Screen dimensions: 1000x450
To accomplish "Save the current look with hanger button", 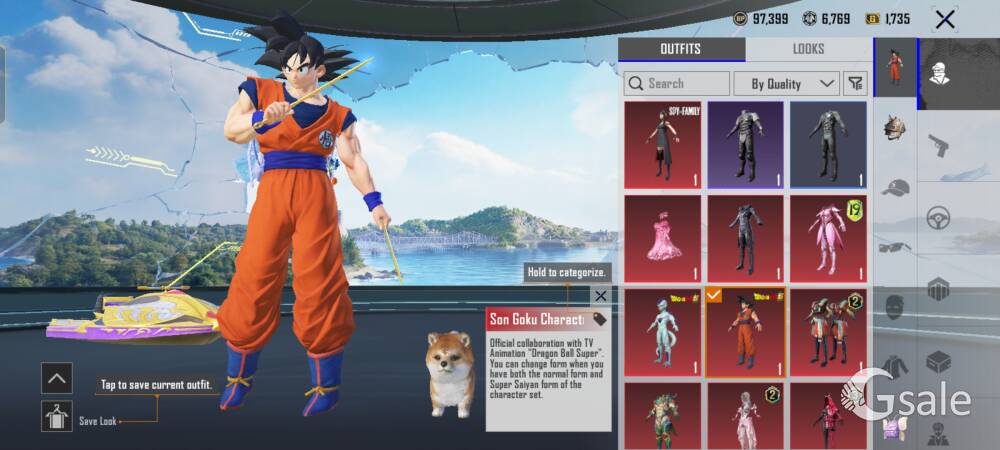I will [x=56, y=417].
